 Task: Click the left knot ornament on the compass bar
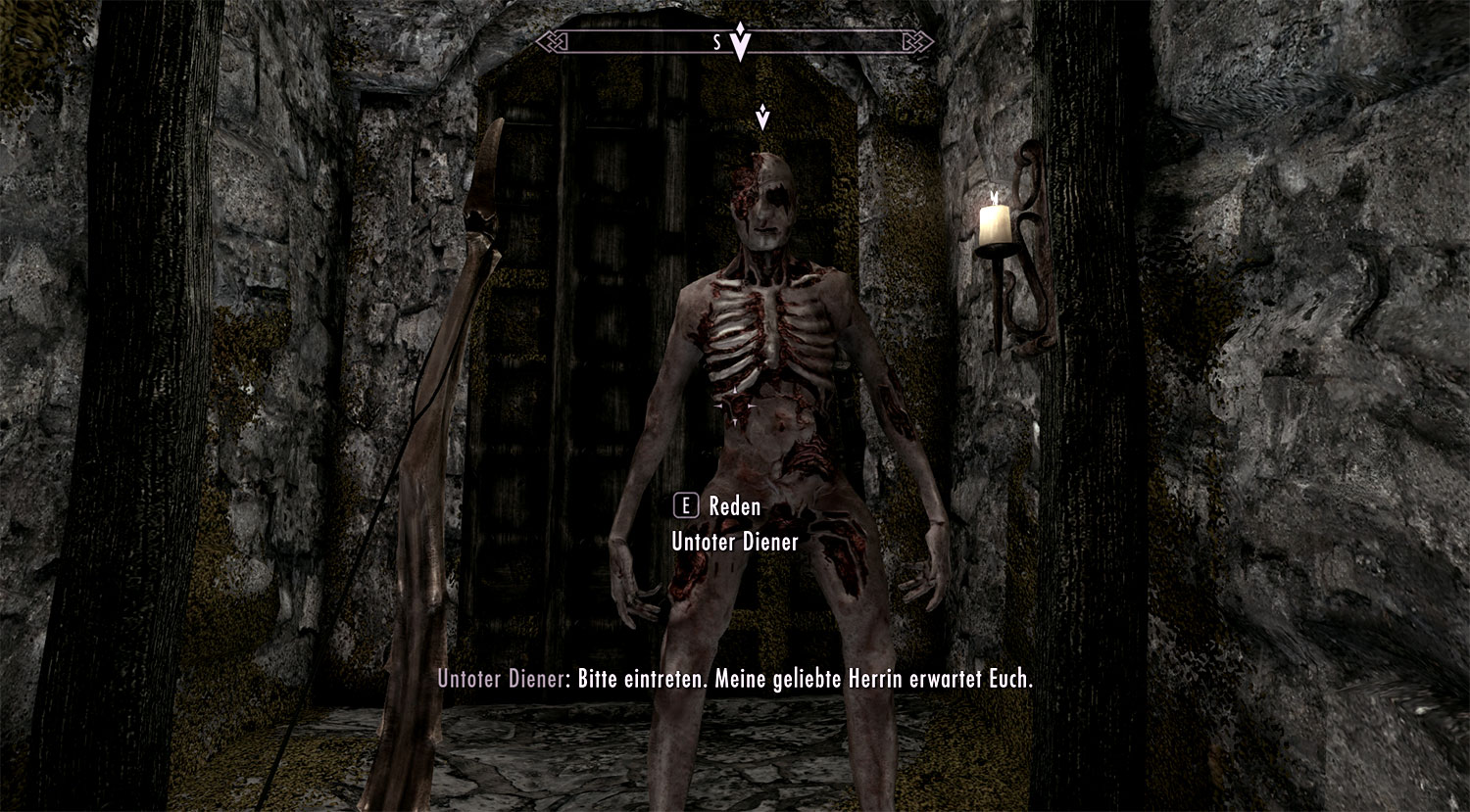coord(552,42)
